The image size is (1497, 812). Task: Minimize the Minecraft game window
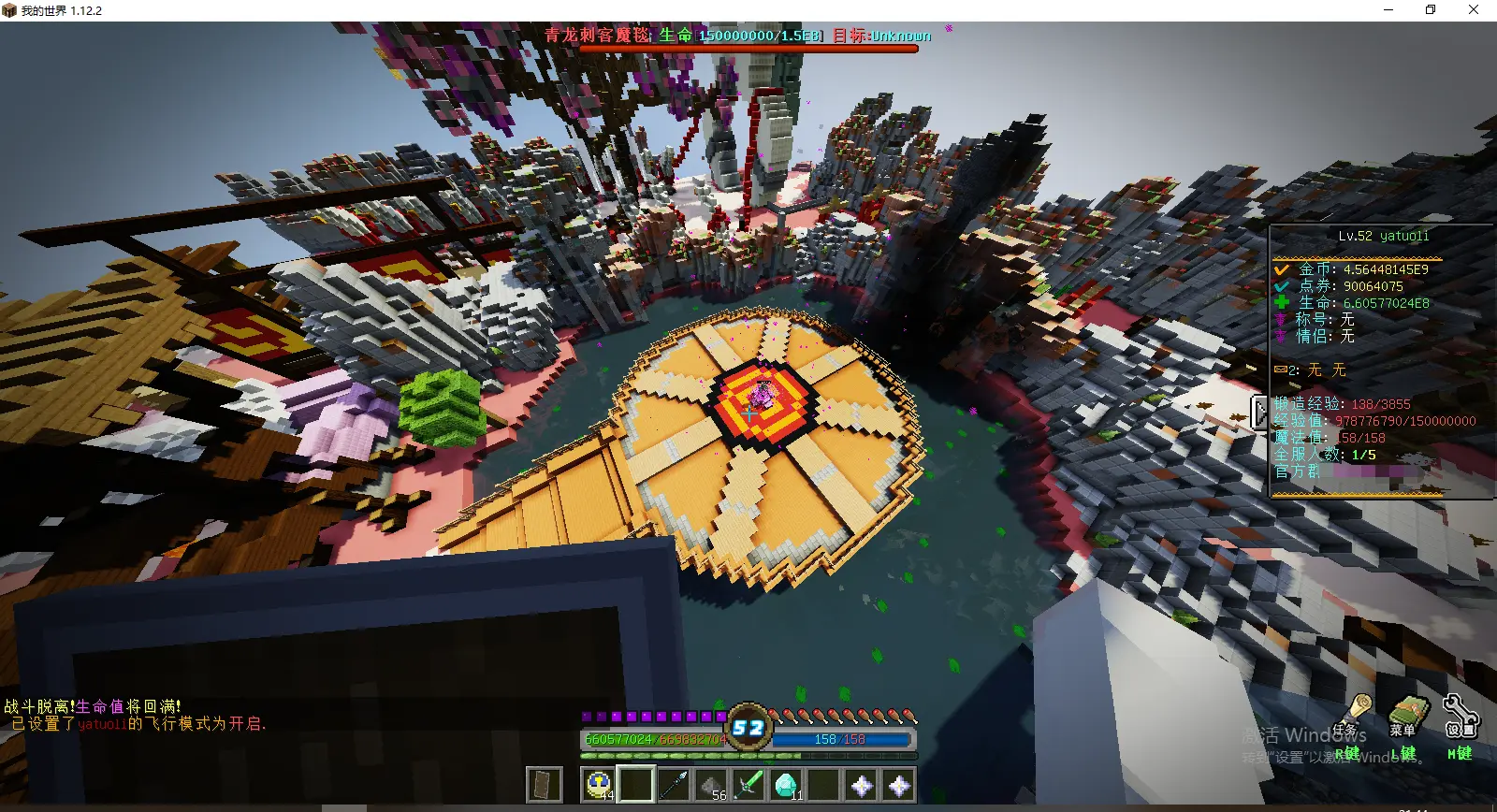tap(1388, 10)
